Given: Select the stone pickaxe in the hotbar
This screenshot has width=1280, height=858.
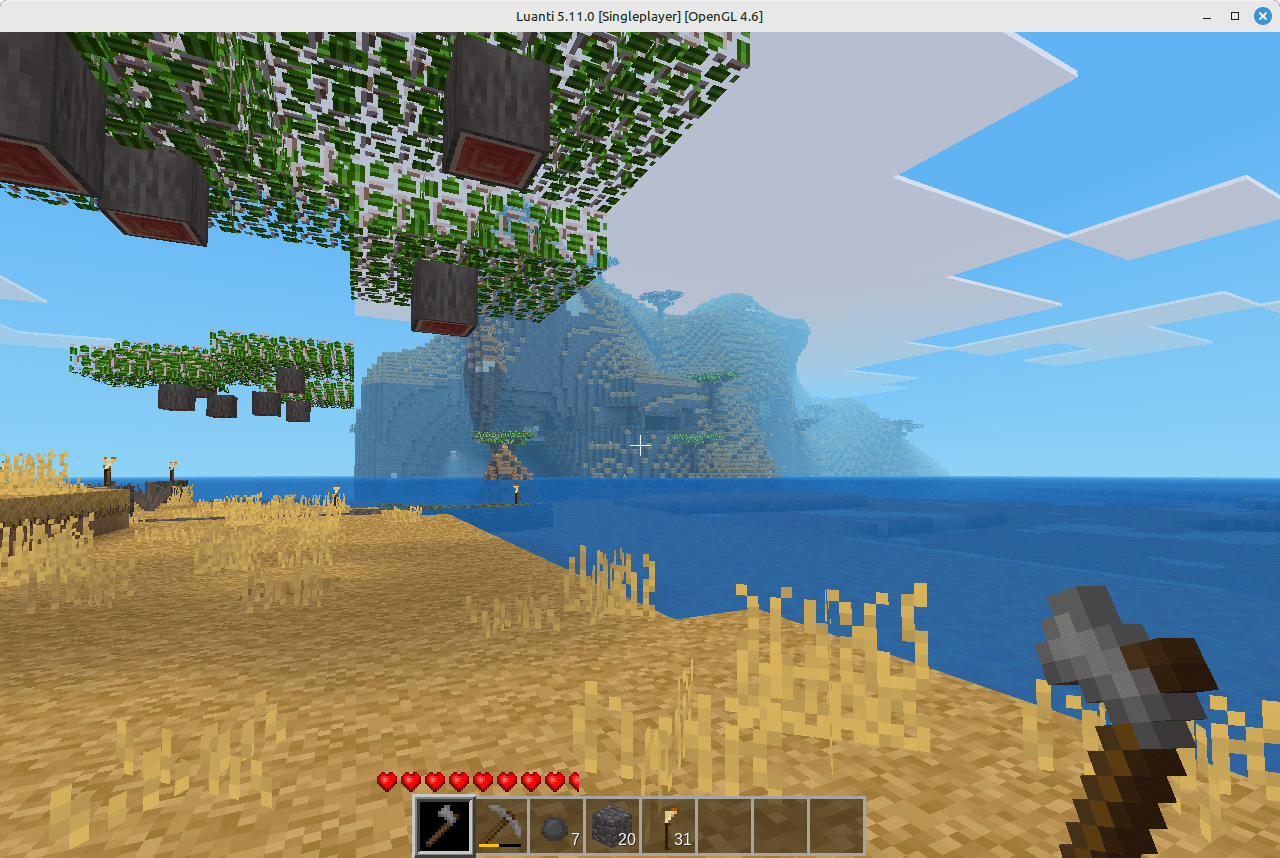Looking at the screenshot, I should tap(499, 824).
